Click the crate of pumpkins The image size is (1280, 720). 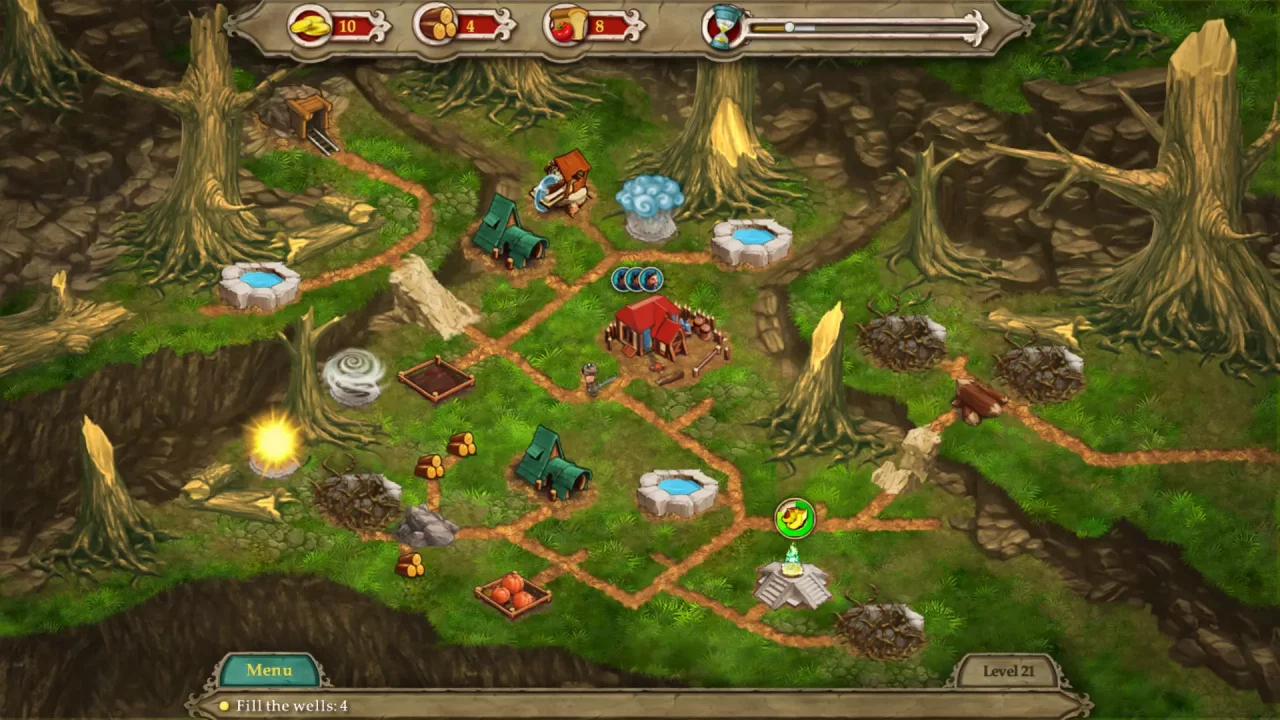pyautogui.click(x=515, y=595)
